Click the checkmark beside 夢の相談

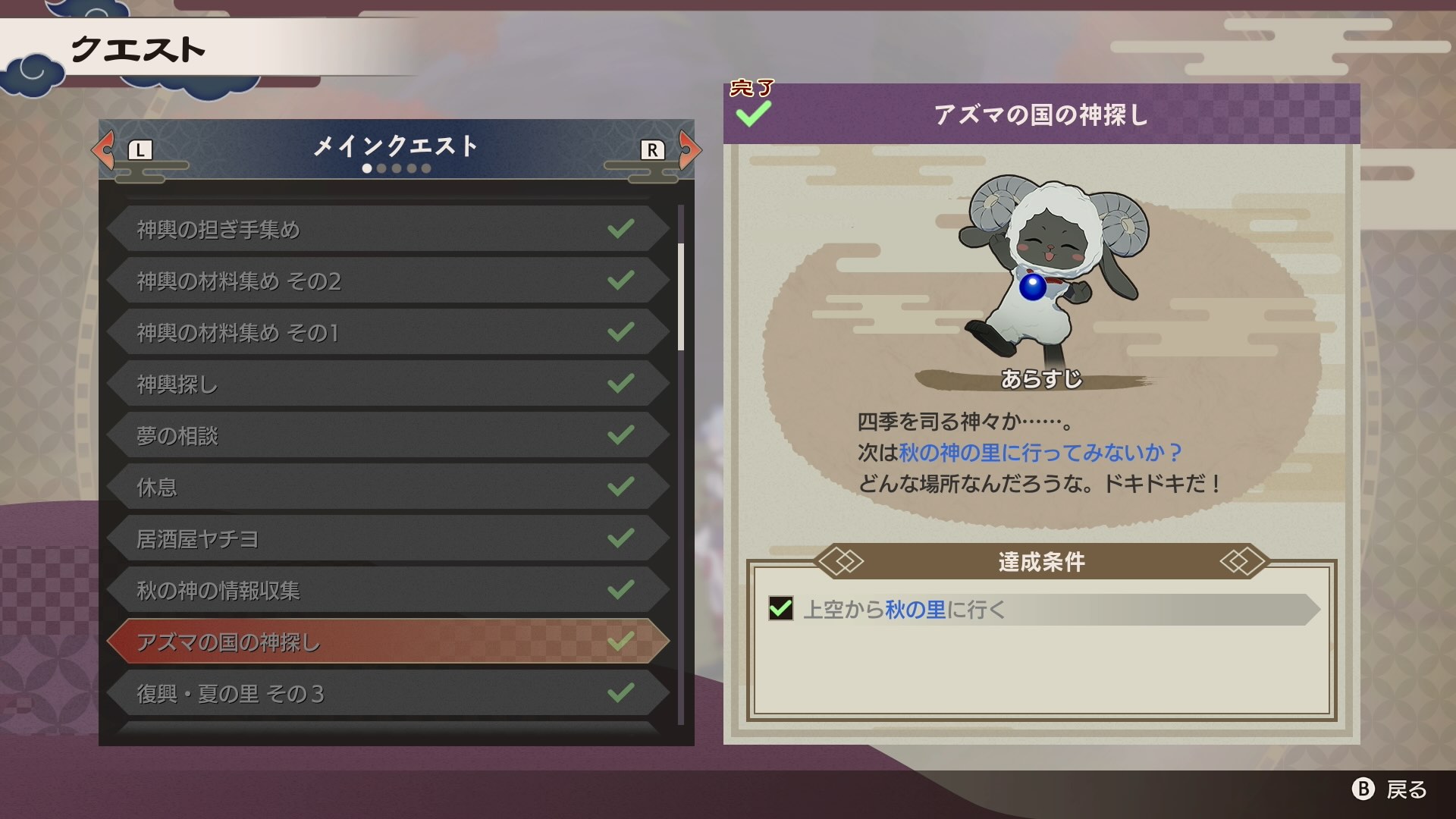point(620,434)
